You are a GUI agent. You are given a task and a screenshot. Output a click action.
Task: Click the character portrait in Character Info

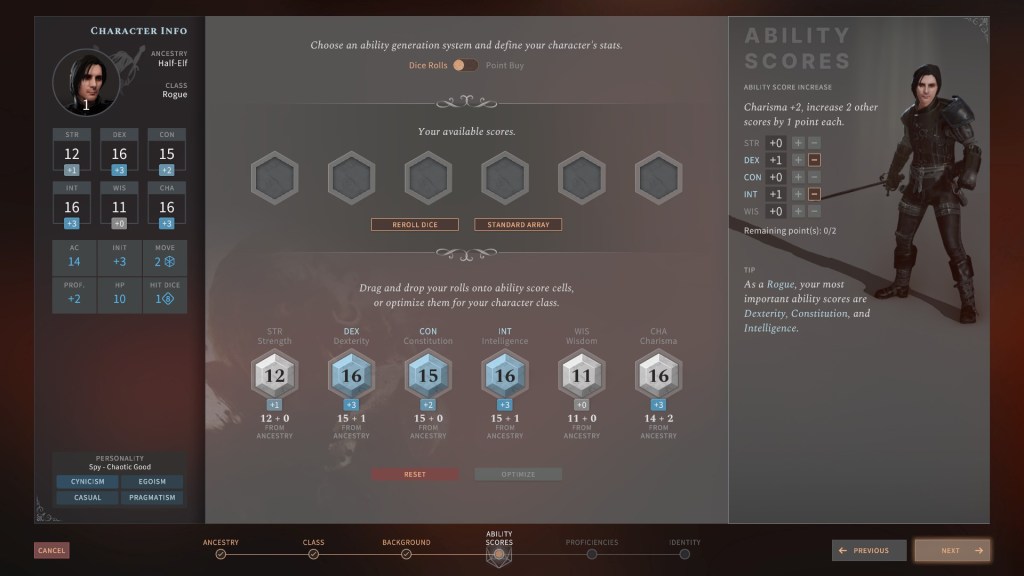[86, 83]
